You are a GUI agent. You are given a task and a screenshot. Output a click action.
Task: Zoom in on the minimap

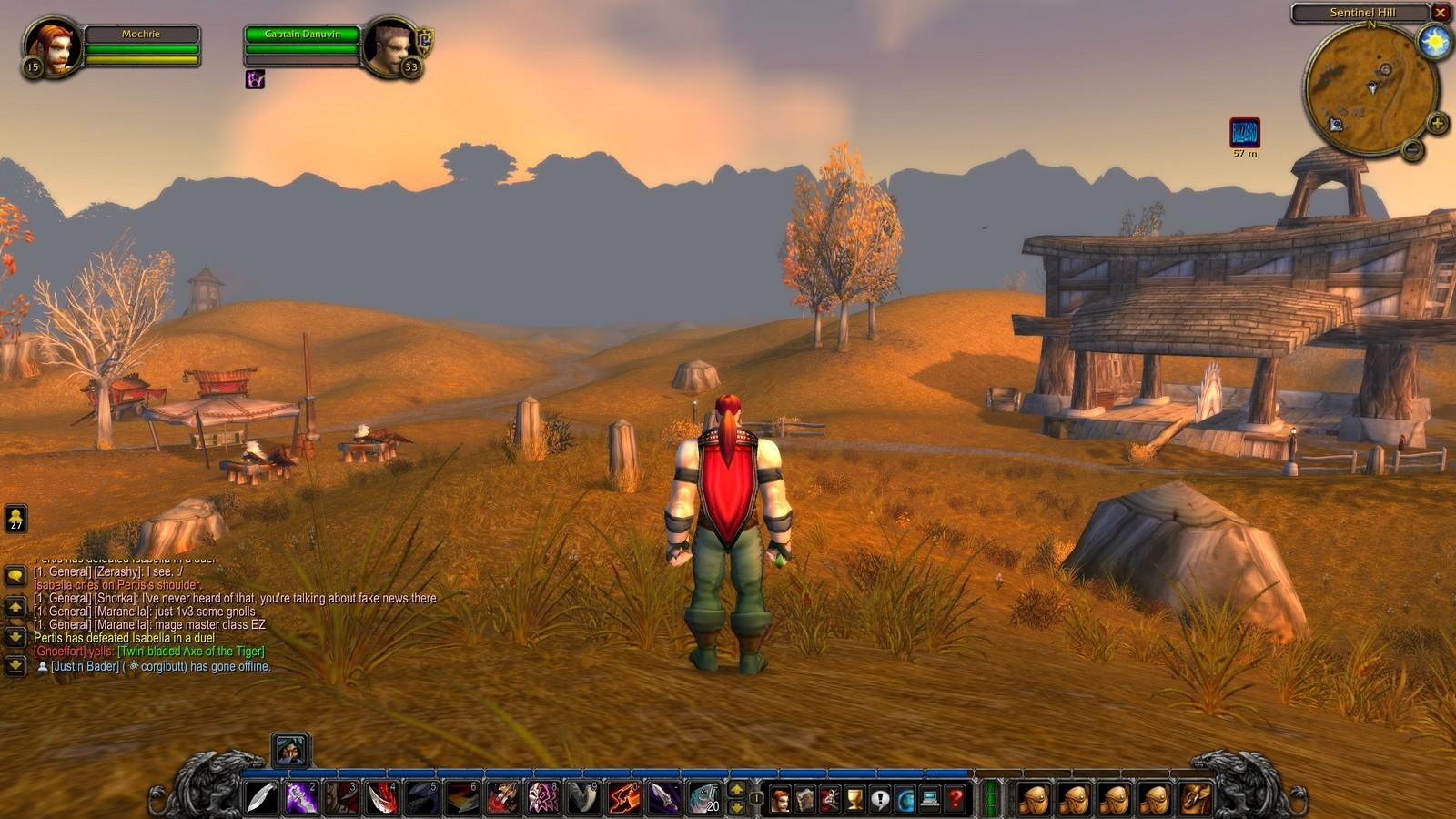pyautogui.click(x=1437, y=123)
